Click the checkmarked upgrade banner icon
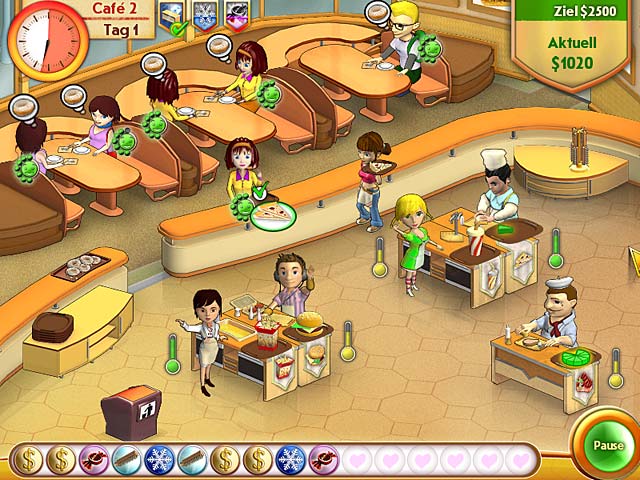This screenshot has height=480, width=640. coord(173,15)
